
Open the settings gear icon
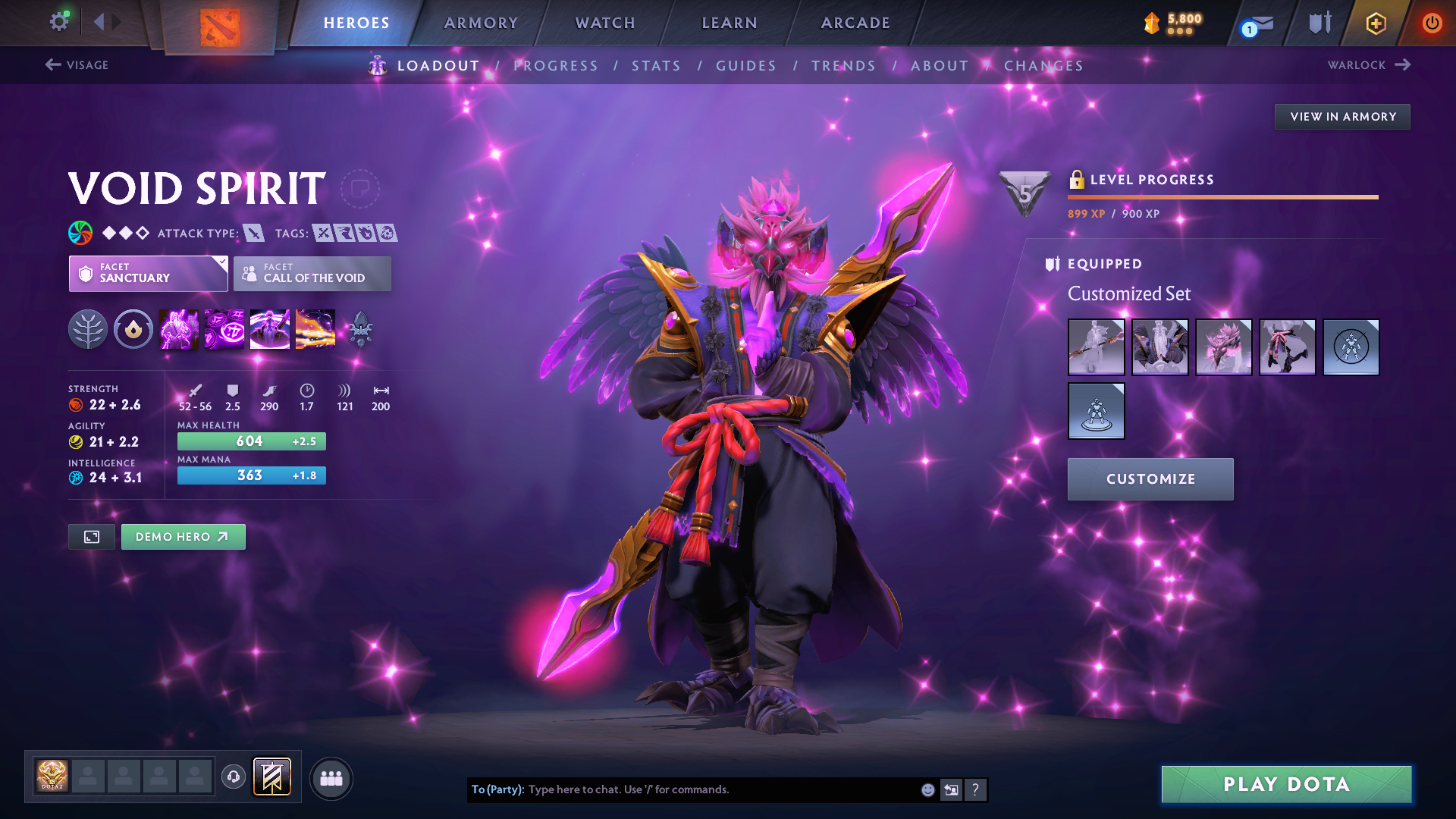(58, 21)
